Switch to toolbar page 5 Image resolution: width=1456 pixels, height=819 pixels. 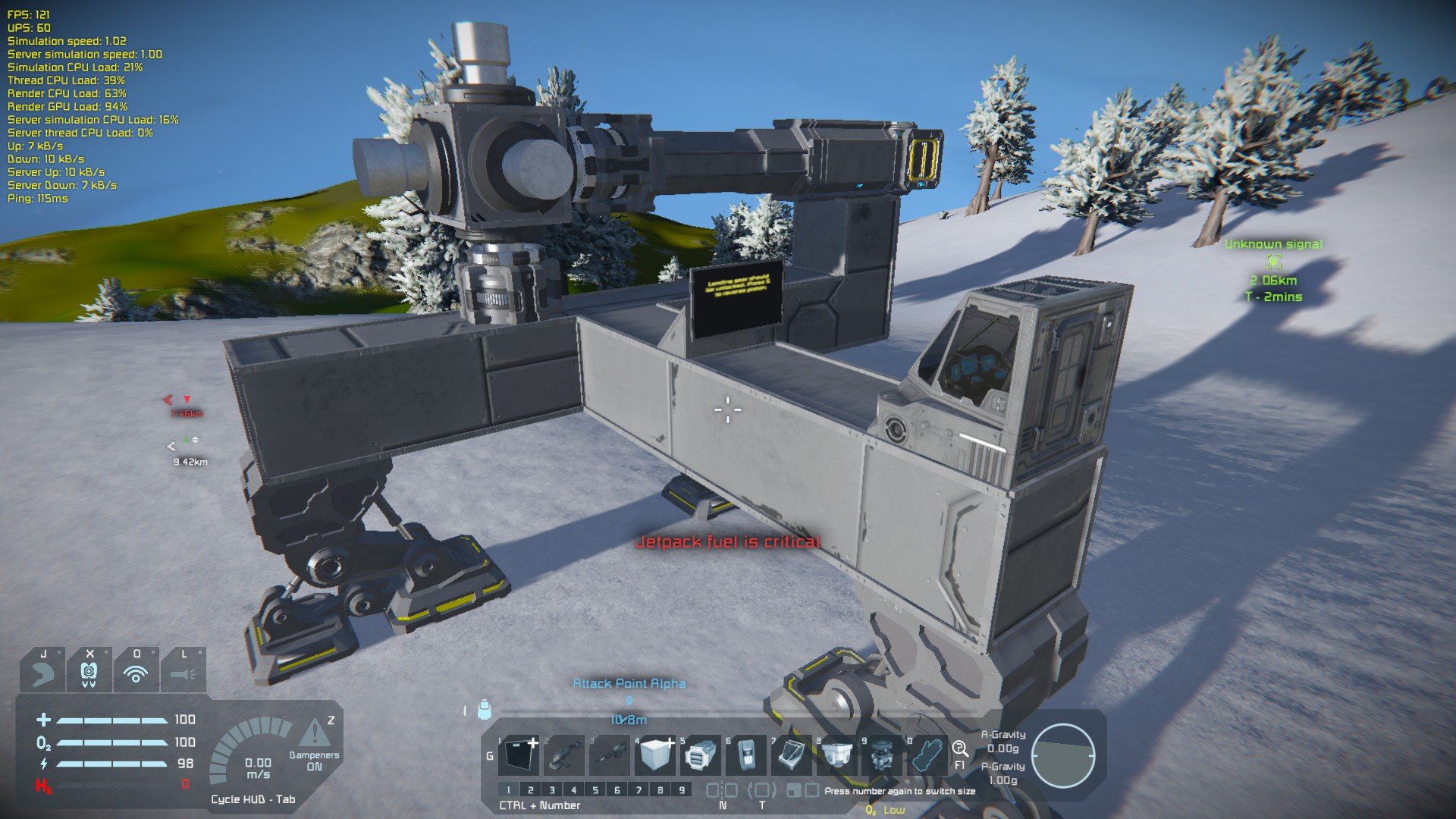pyautogui.click(x=595, y=790)
